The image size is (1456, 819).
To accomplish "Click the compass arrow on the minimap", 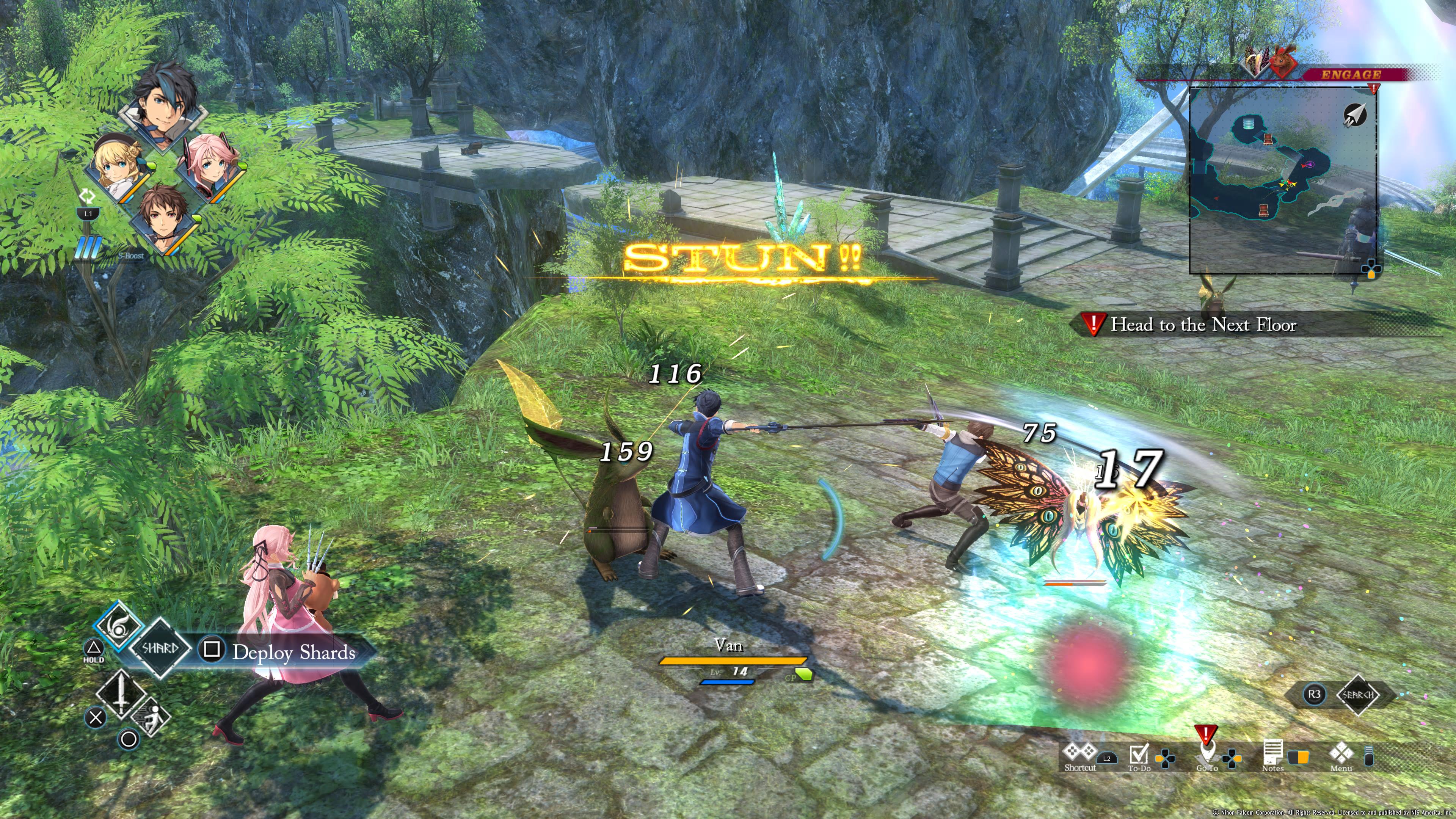I will click(1354, 115).
